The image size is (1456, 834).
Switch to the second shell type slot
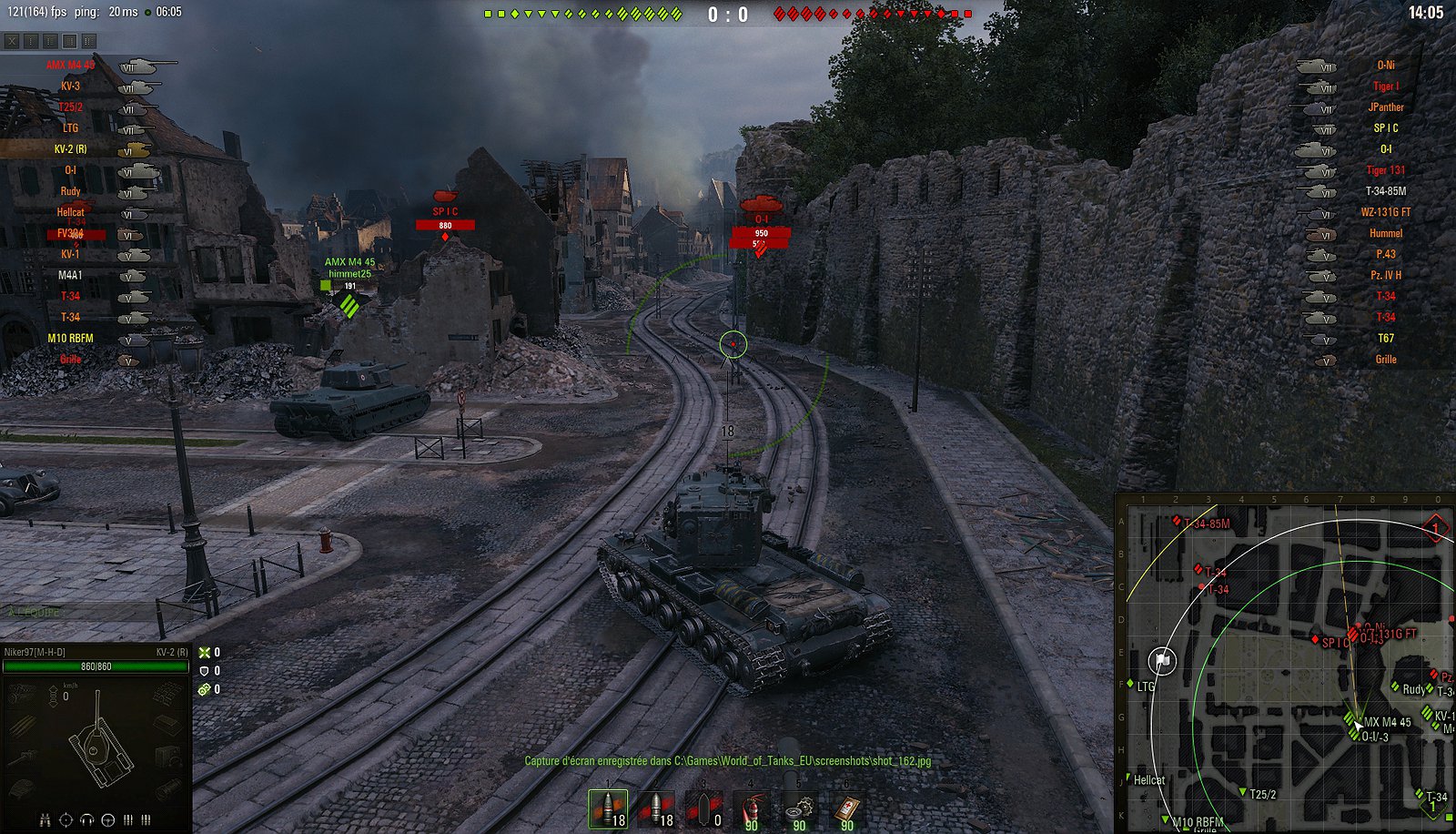coord(656,809)
